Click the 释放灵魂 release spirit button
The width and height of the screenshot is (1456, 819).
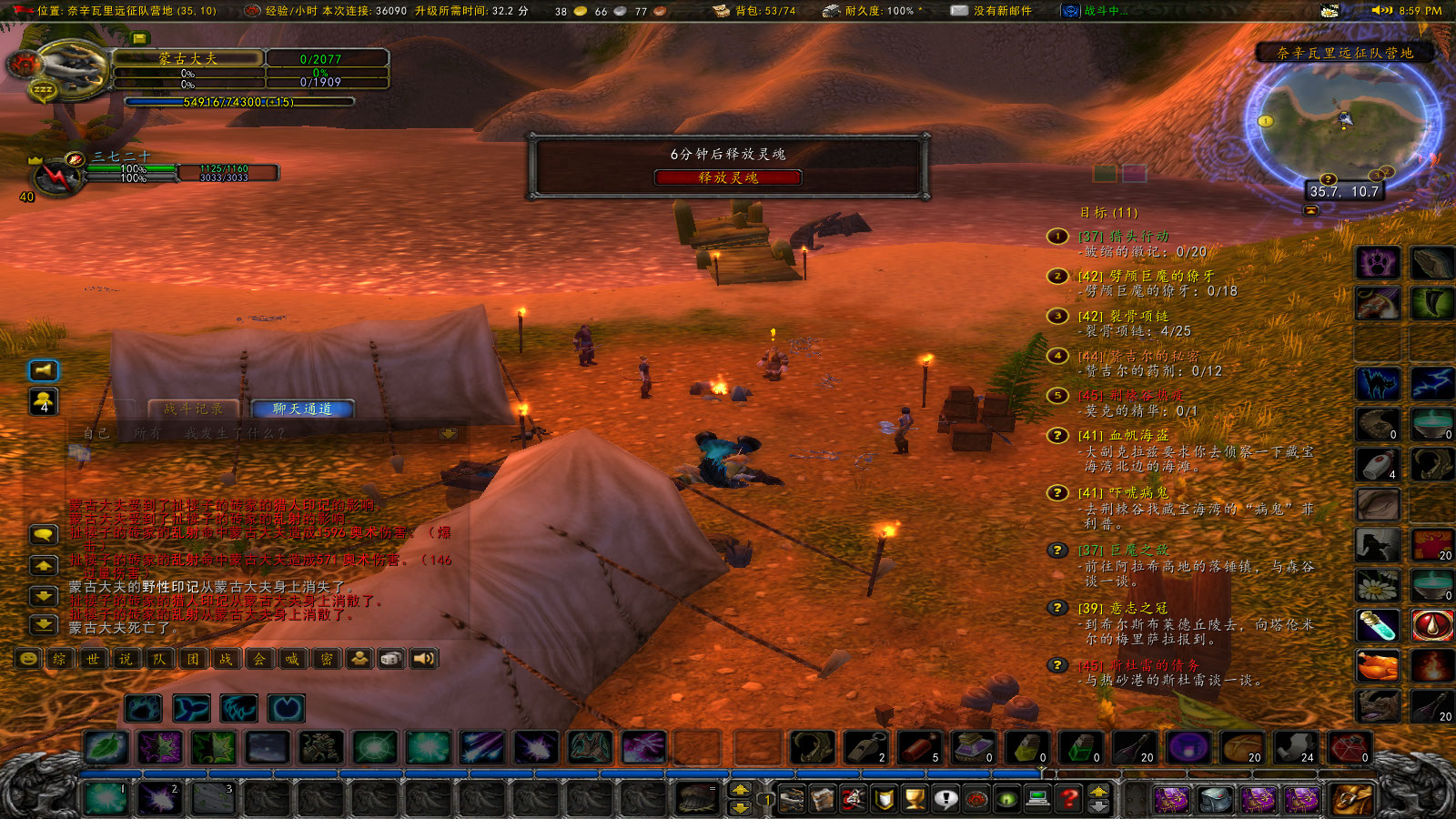point(728,178)
